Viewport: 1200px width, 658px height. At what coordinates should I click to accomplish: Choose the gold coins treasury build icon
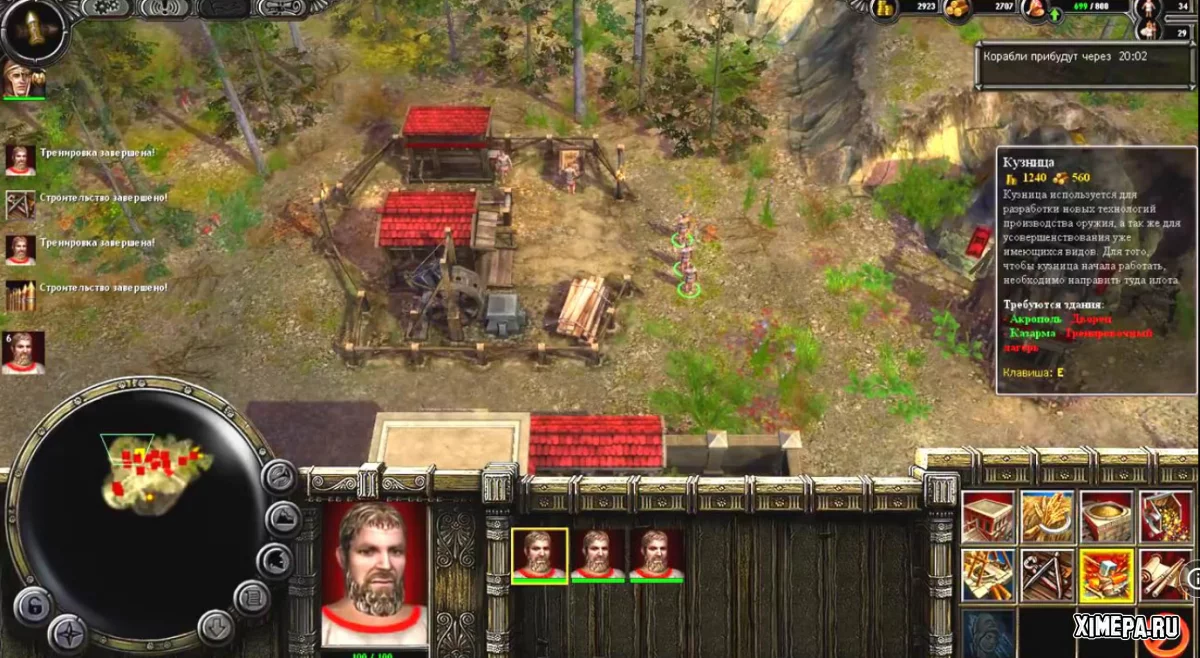tap(1165, 516)
